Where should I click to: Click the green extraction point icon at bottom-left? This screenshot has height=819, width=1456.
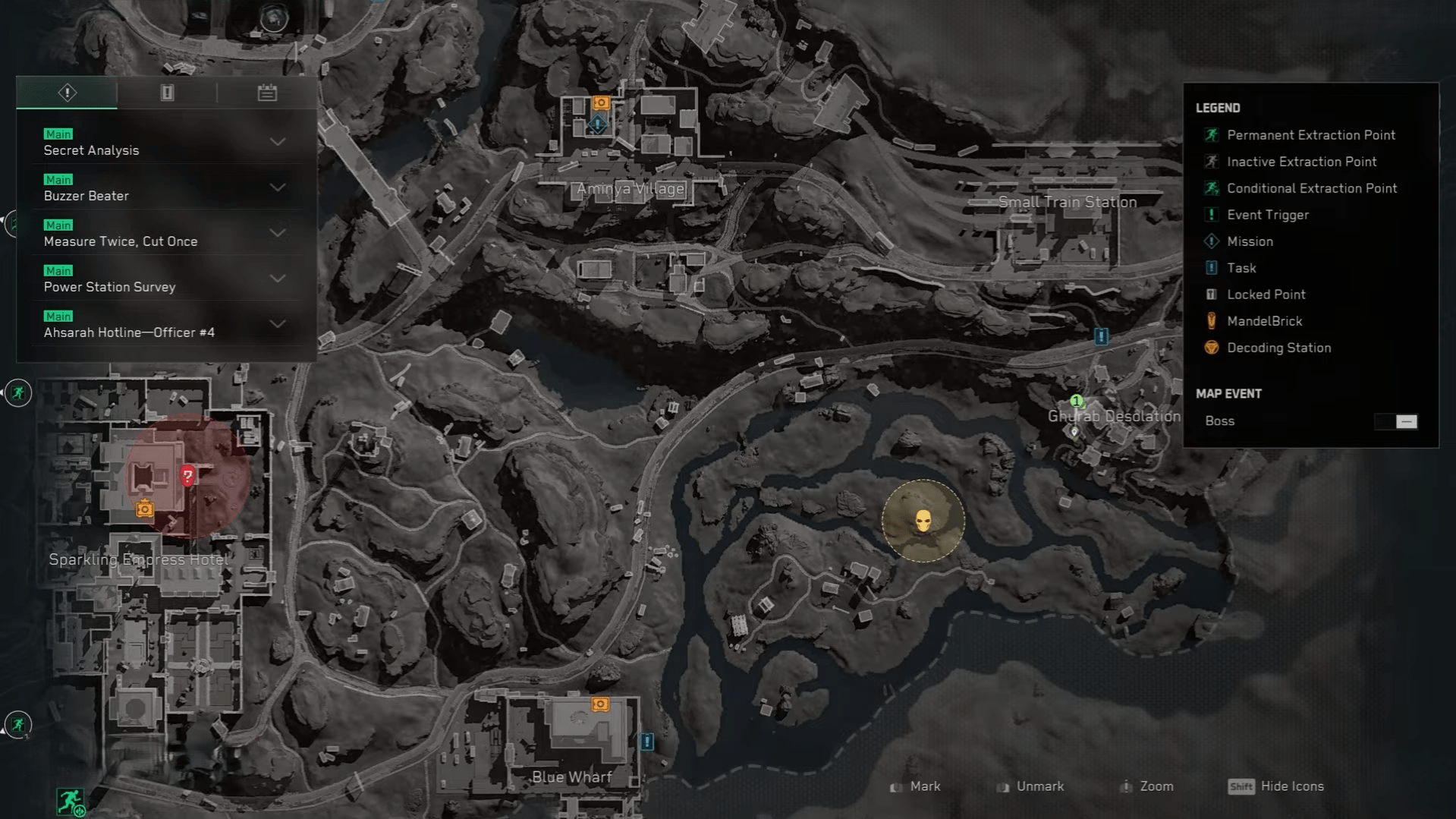point(70,802)
